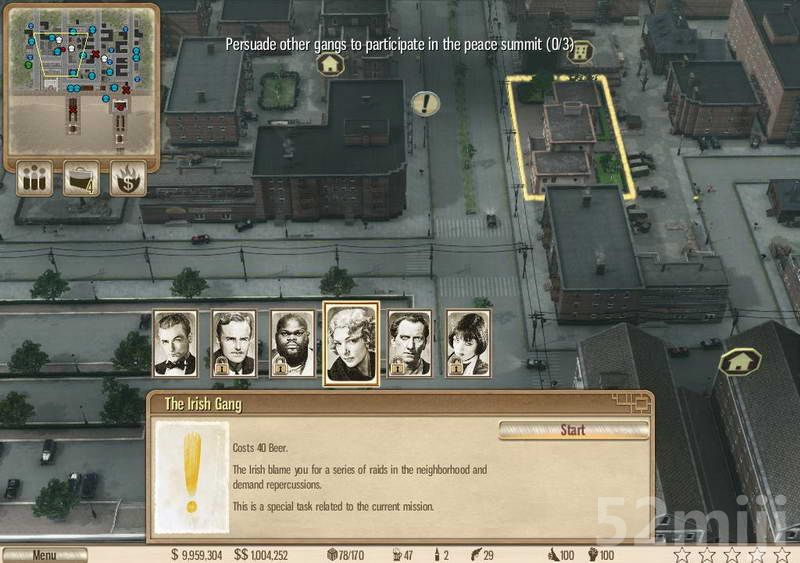Open the Menu button in the bottom bar
The height and width of the screenshot is (563, 800).
44,555
